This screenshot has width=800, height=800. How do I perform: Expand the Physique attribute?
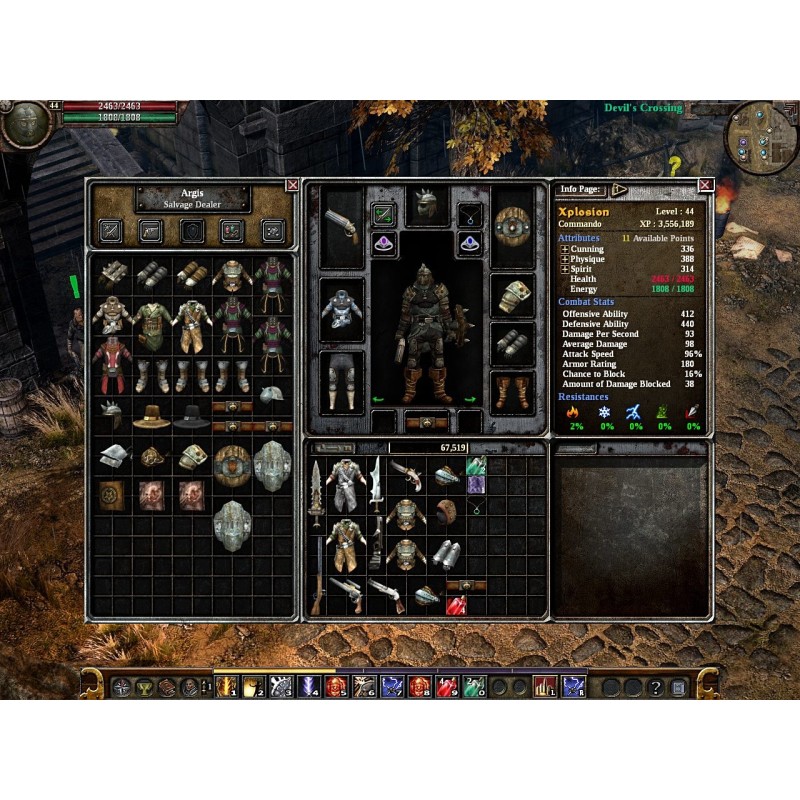tap(564, 259)
